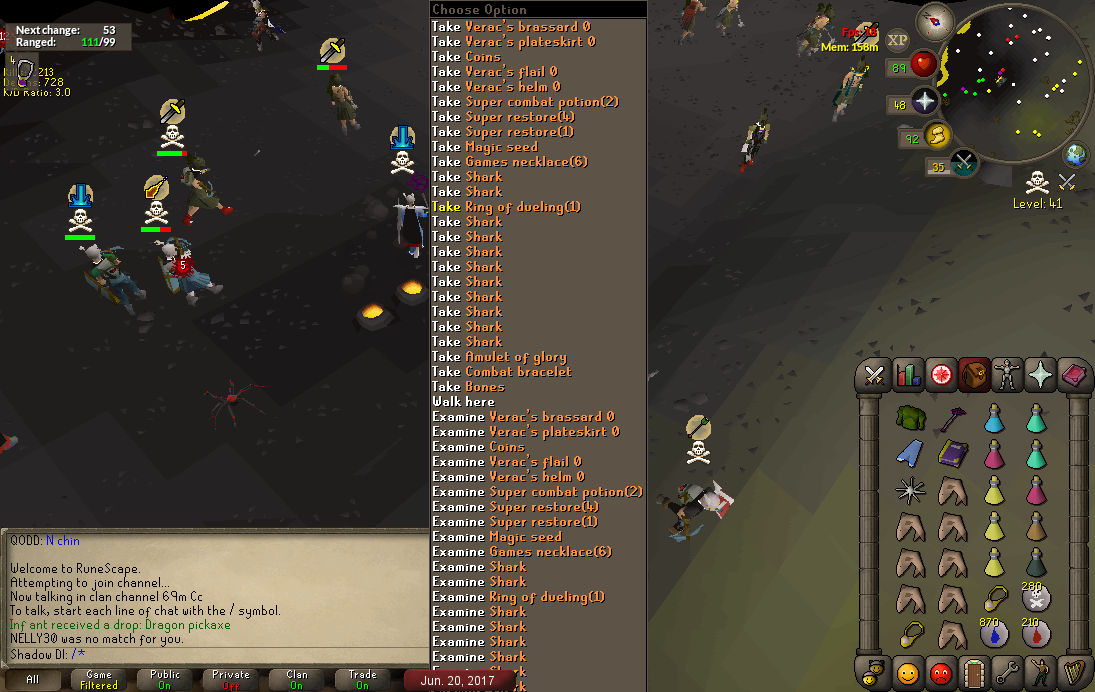The width and height of the screenshot is (1095, 692).
Task: Open the Stats tab with bar chart
Action: pyautogui.click(x=908, y=375)
